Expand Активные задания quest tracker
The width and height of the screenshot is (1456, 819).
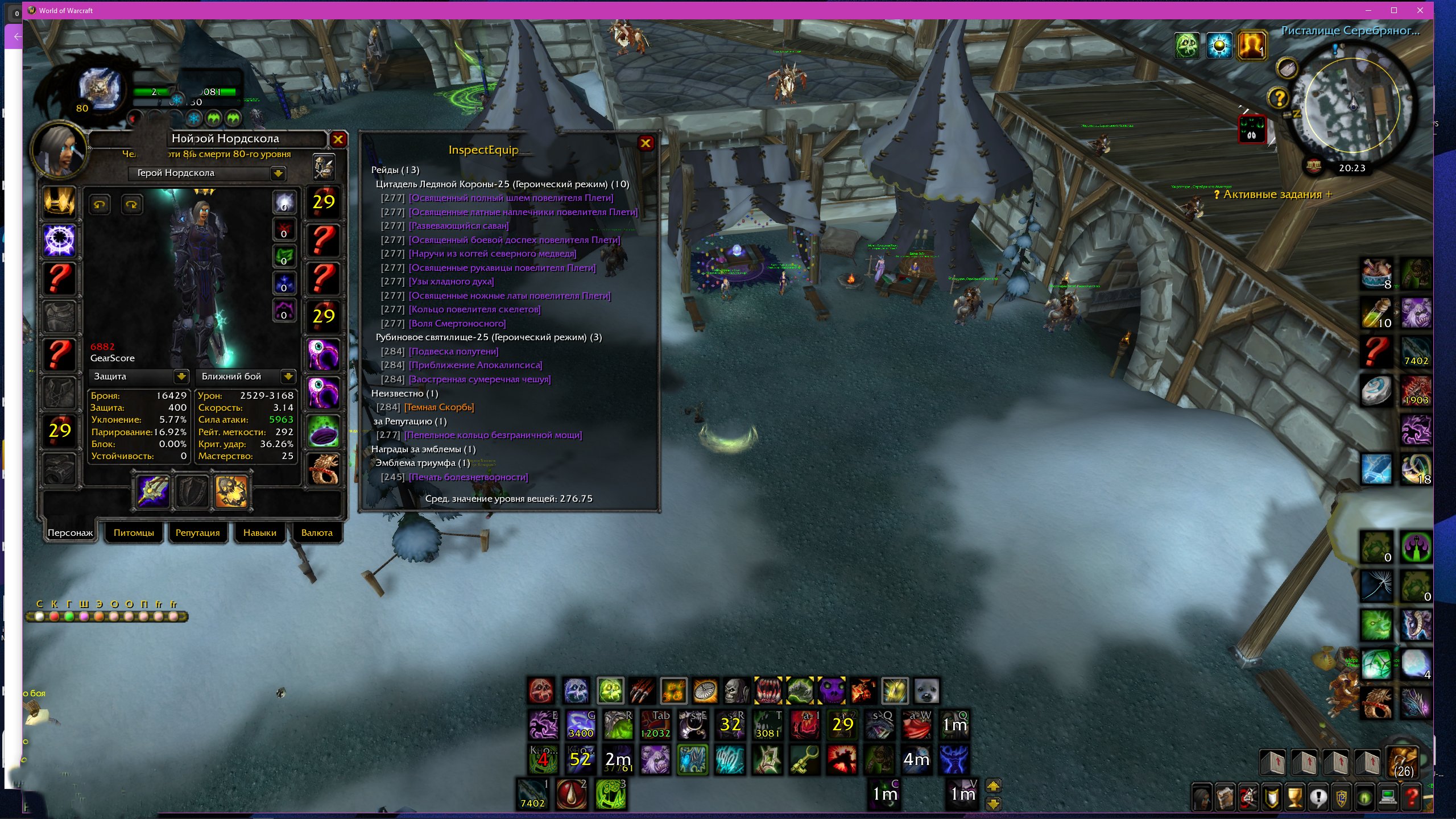coord(1329,195)
